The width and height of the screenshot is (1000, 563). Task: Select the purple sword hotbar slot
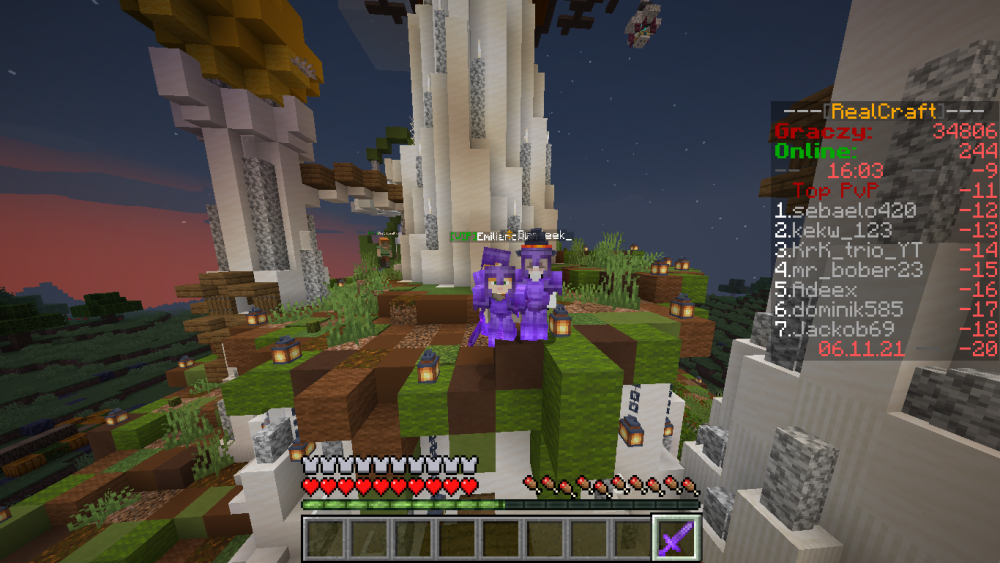point(673,538)
